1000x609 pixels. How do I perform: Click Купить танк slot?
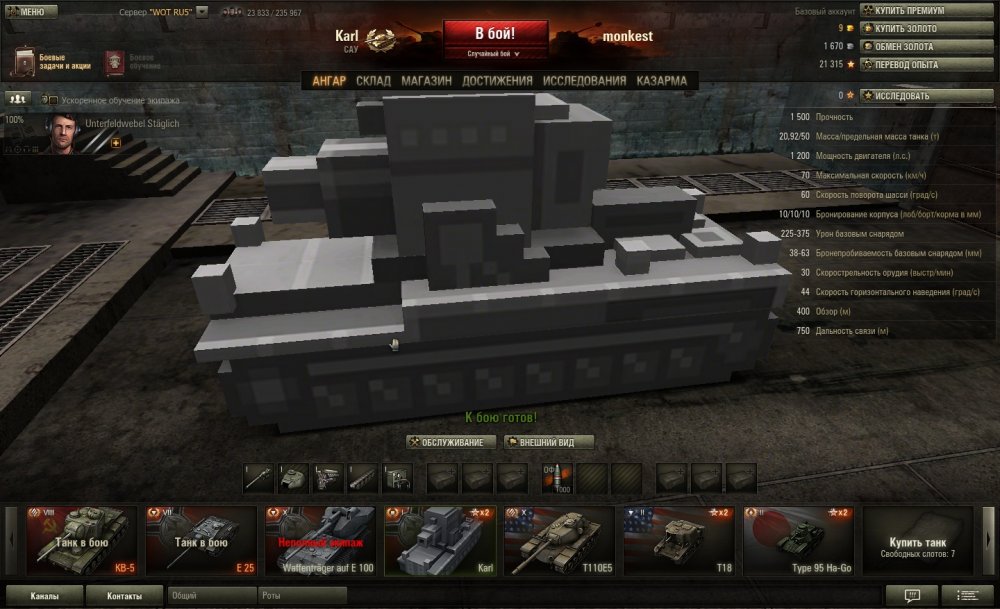(917, 541)
